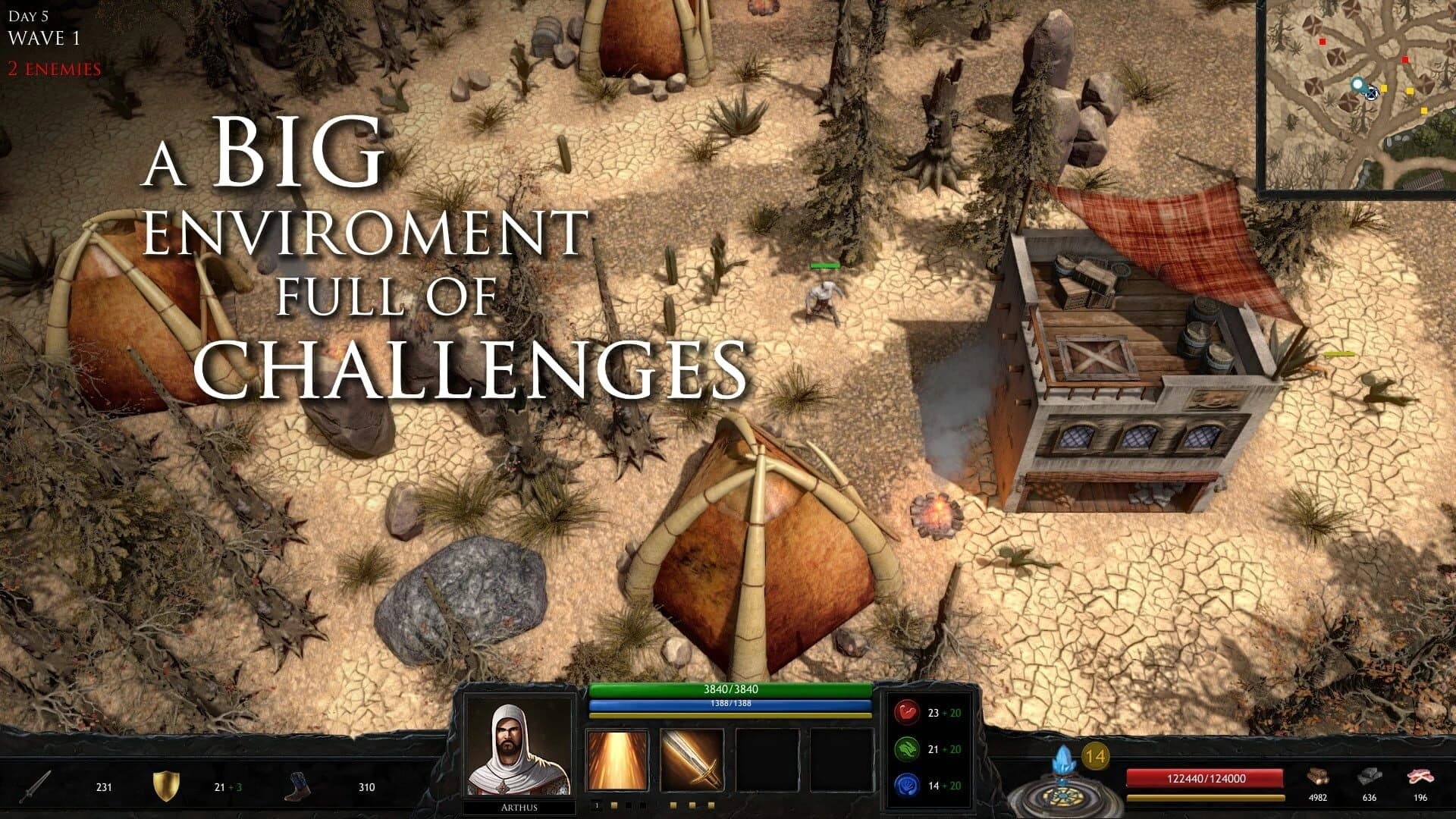
Task: Activate the golden sword strike ability
Action: click(x=692, y=758)
